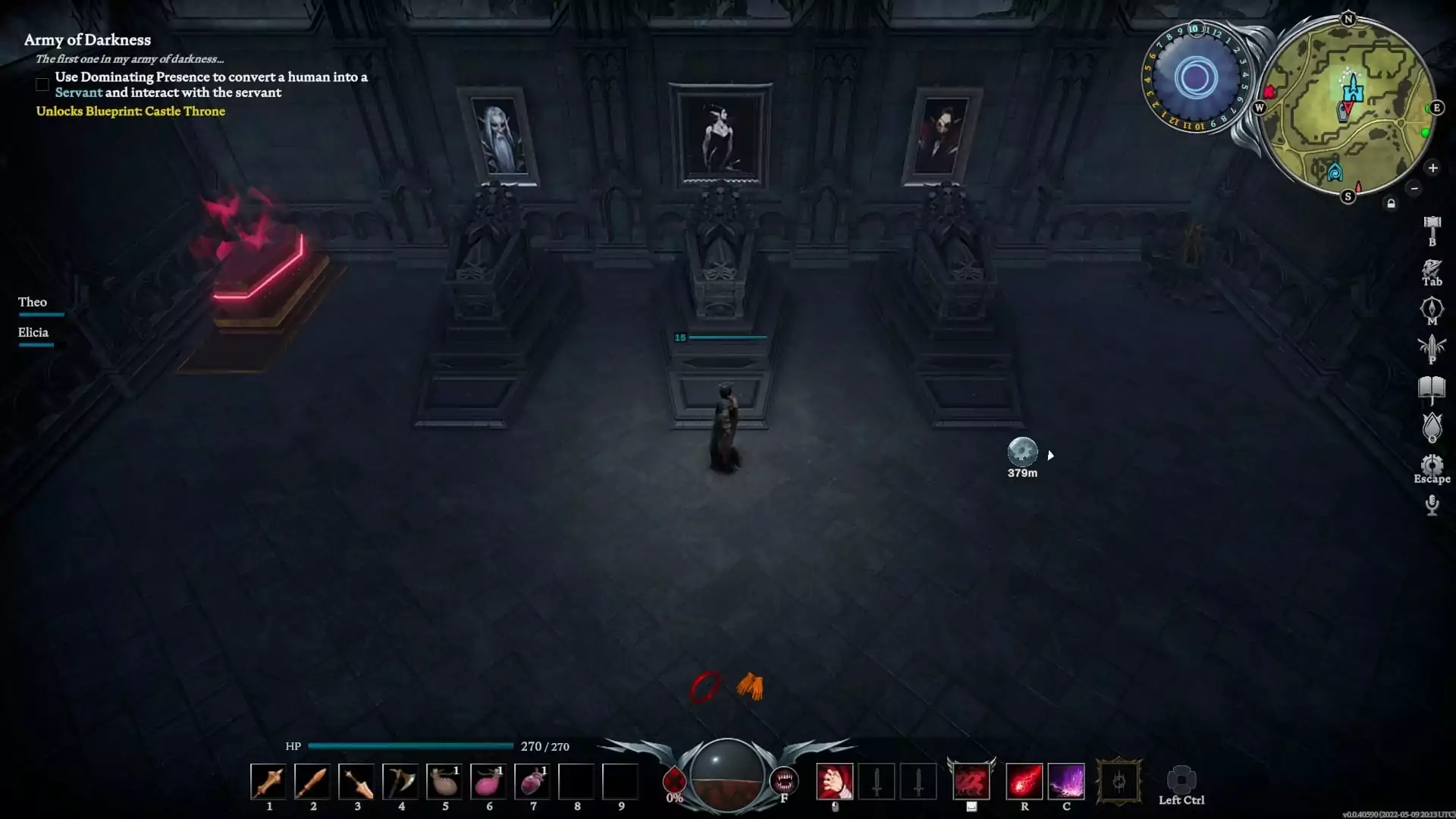
Task: Activate the red fireball spell
Action: coord(1024,782)
